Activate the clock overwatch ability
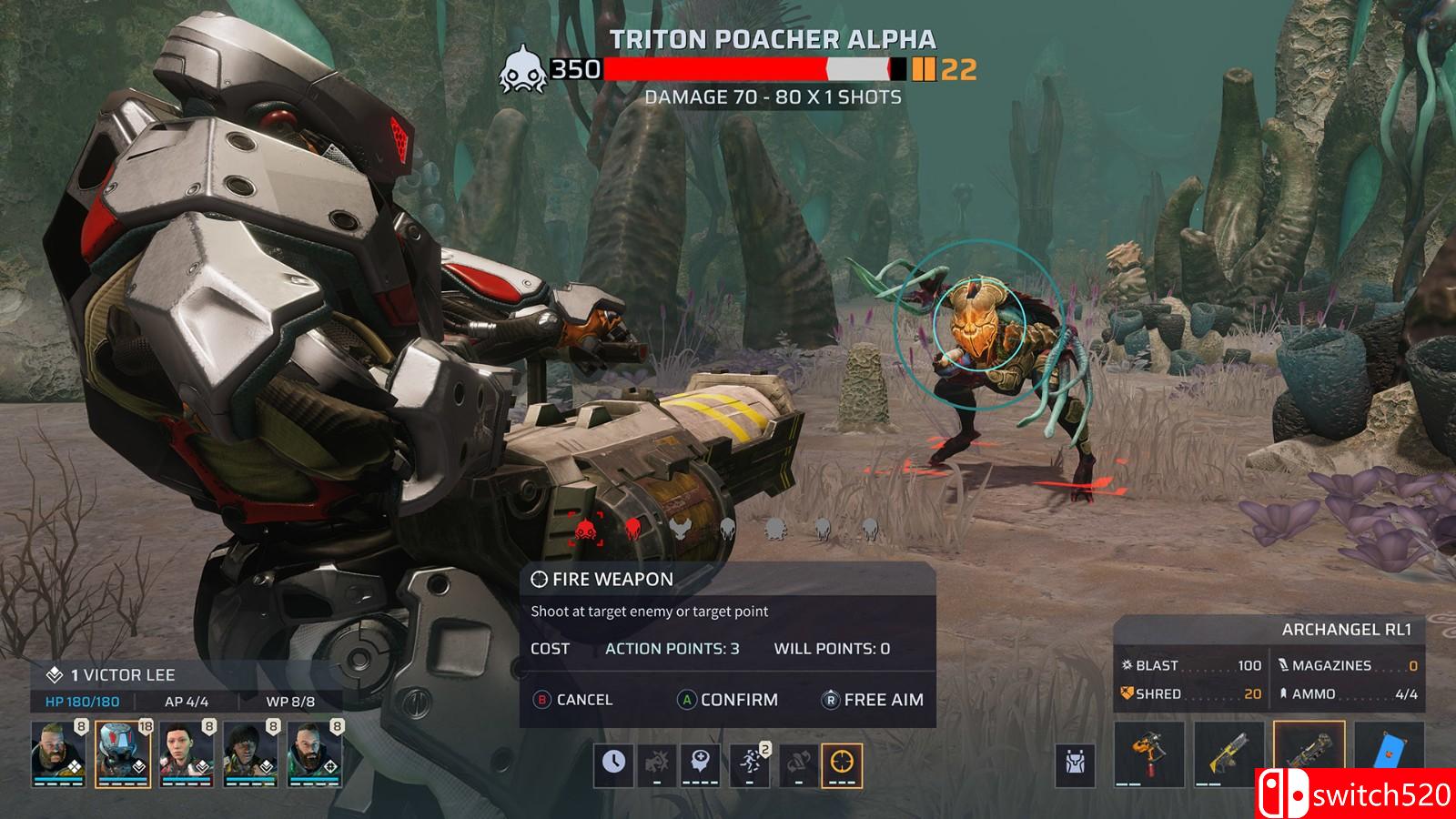This screenshot has width=1456, height=819. pyautogui.click(x=614, y=764)
